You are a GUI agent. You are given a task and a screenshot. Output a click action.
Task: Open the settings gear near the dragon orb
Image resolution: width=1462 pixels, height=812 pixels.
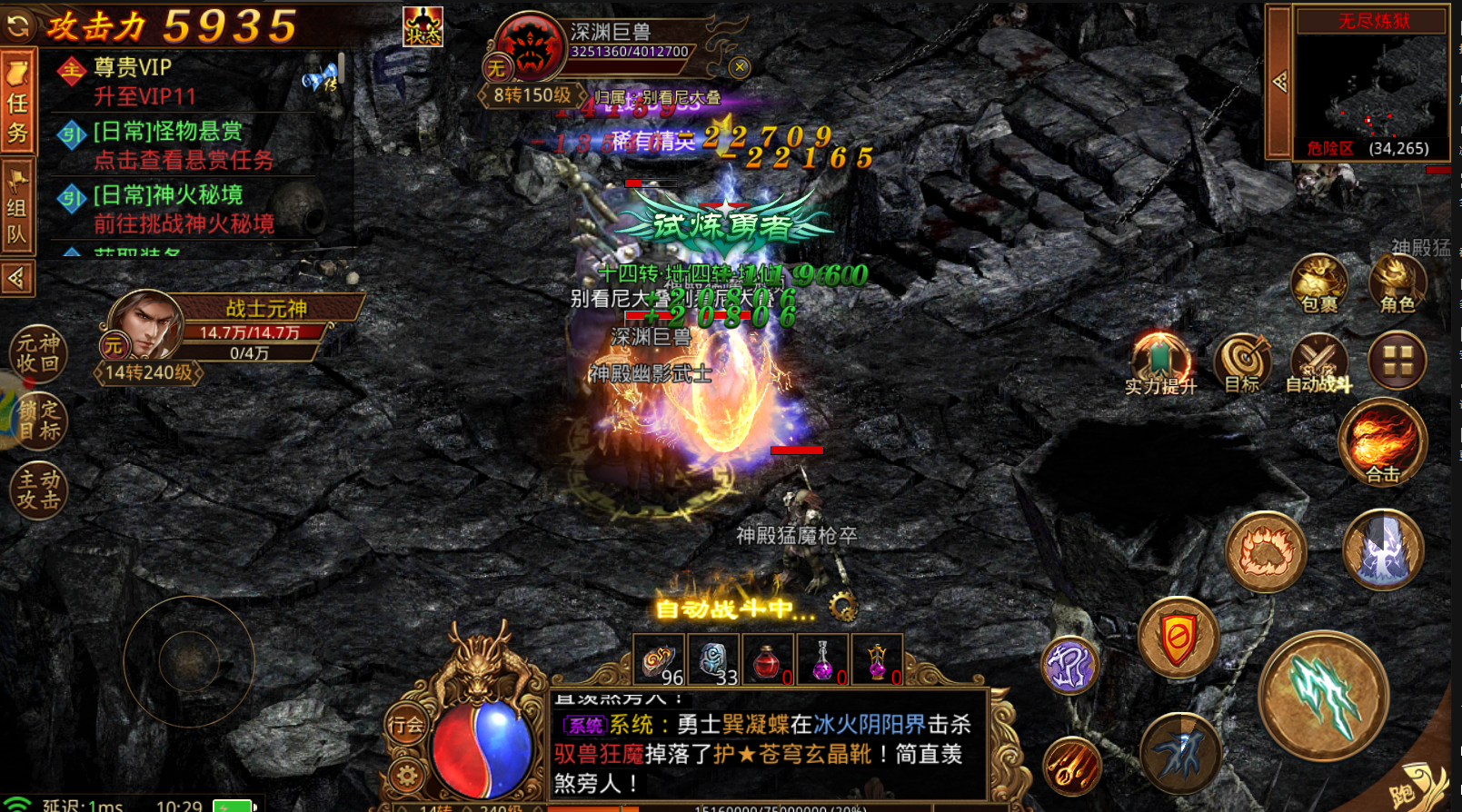click(x=406, y=775)
